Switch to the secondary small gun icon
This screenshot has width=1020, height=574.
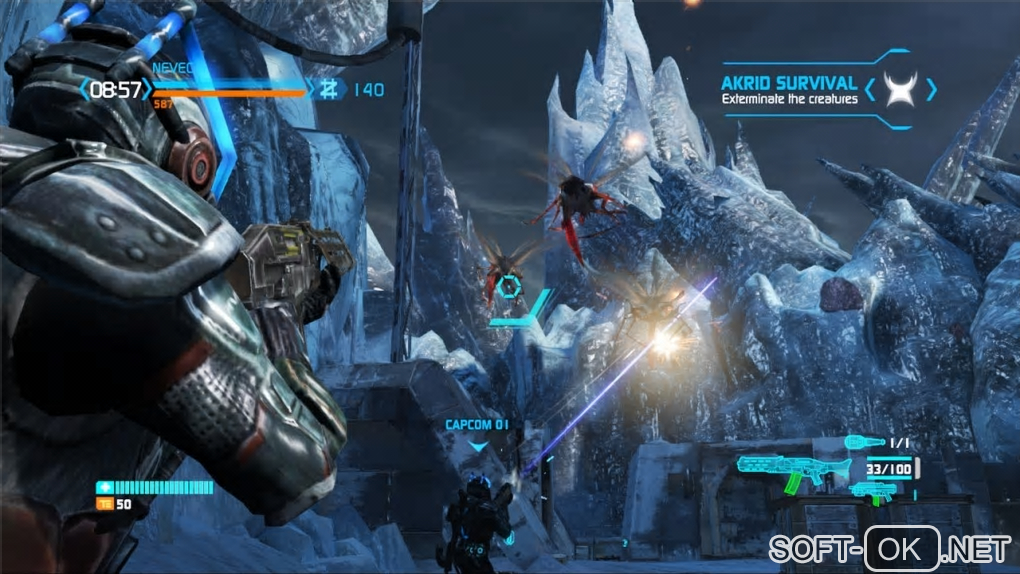[872, 491]
